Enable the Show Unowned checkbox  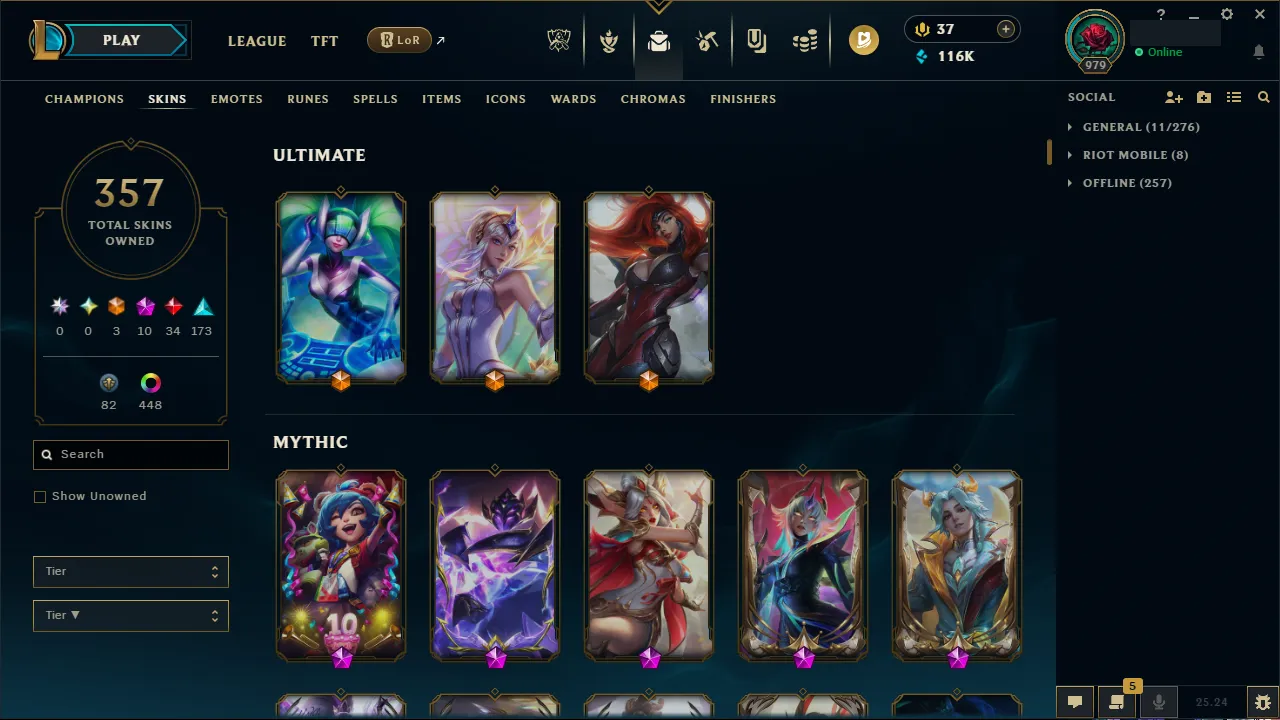coord(40,496)
